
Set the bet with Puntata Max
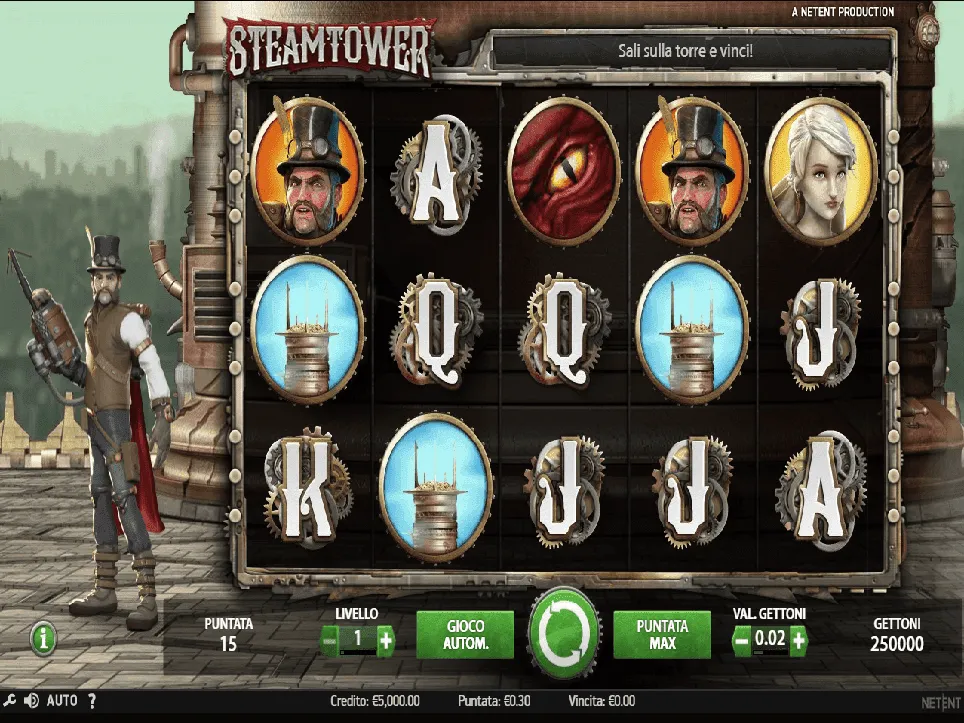(x=662, y=634)
